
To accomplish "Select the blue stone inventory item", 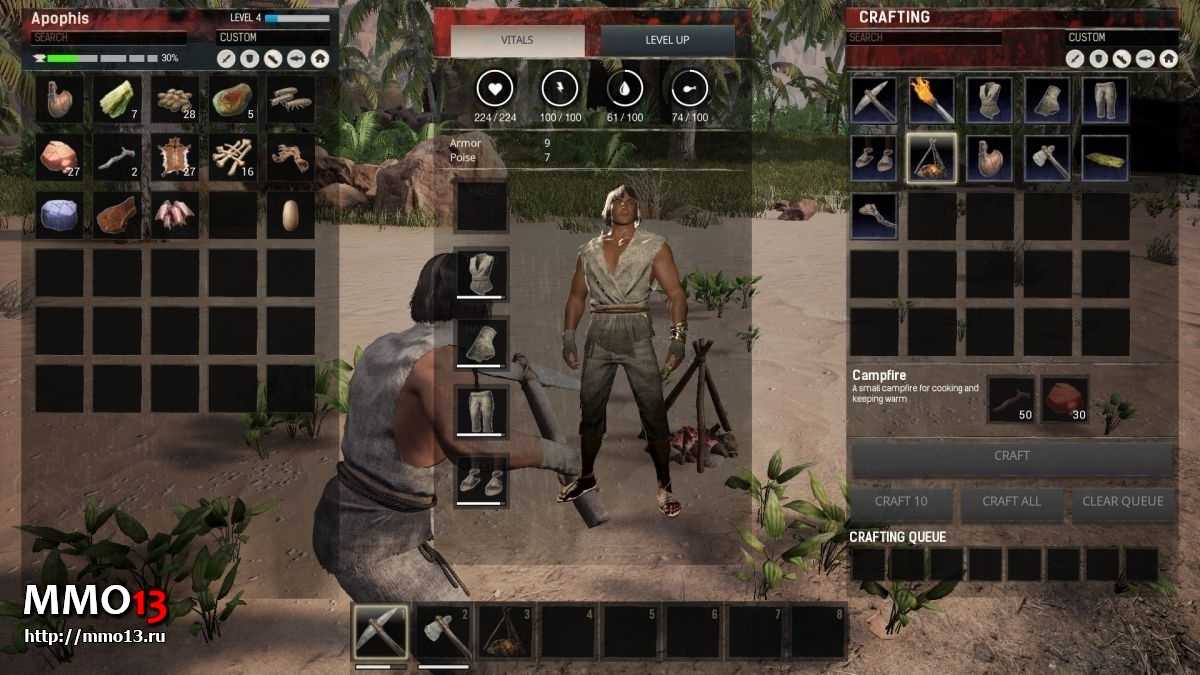I will [58, 215].
